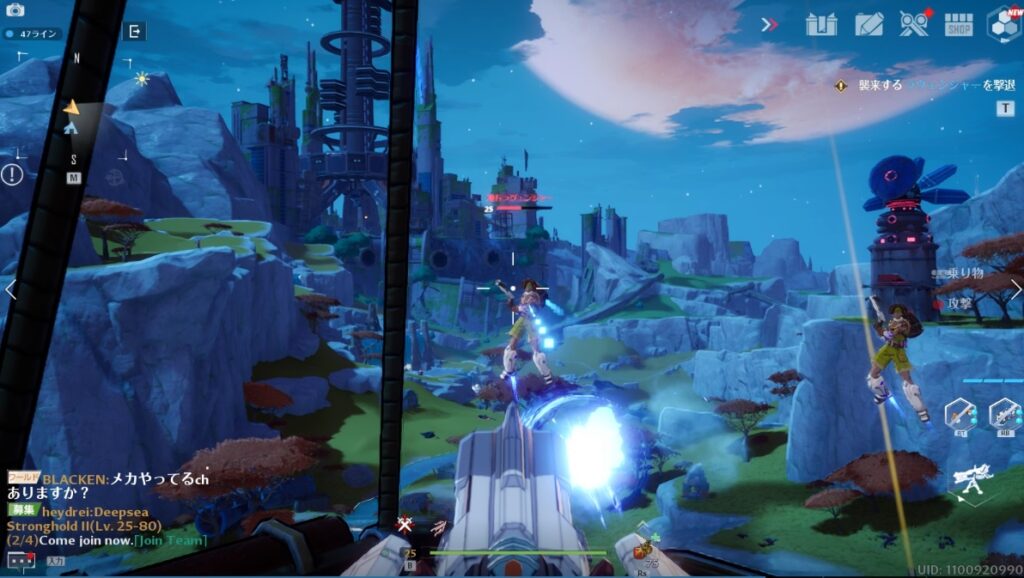
Task: Click the exclamation alert icon
Action: [x=12, y=175]
